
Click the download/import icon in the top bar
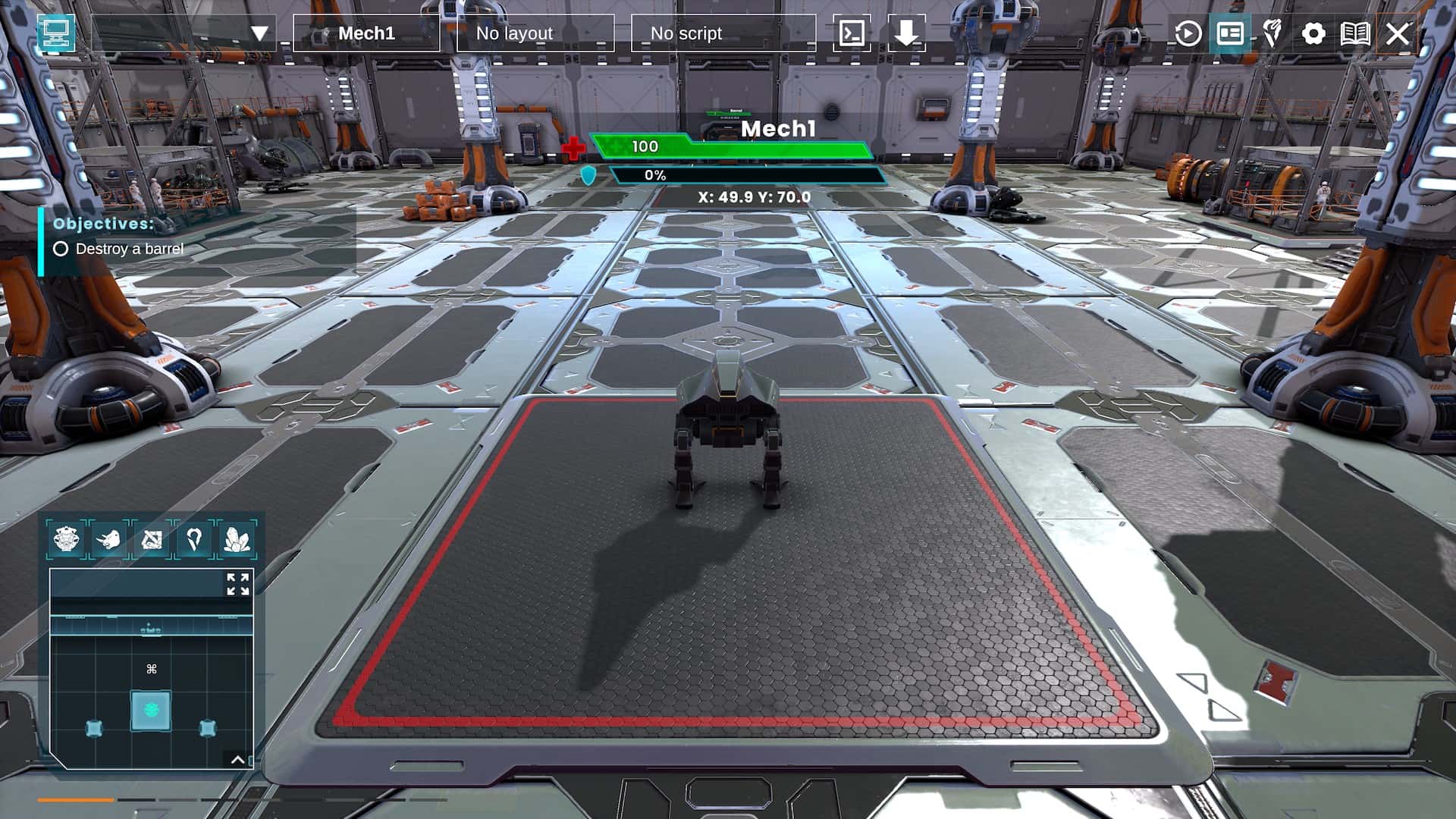tap(907, 33)
